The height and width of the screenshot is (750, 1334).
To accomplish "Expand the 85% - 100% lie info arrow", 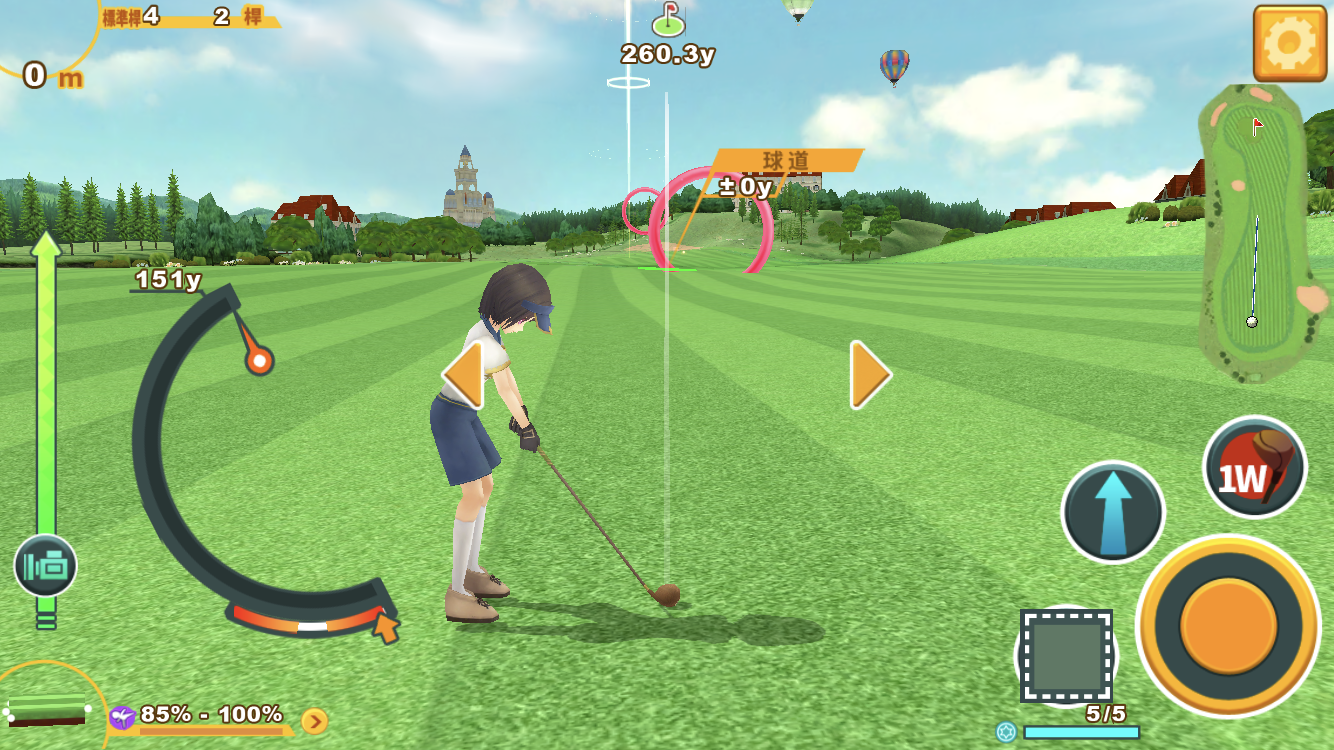I will (314, 721).
